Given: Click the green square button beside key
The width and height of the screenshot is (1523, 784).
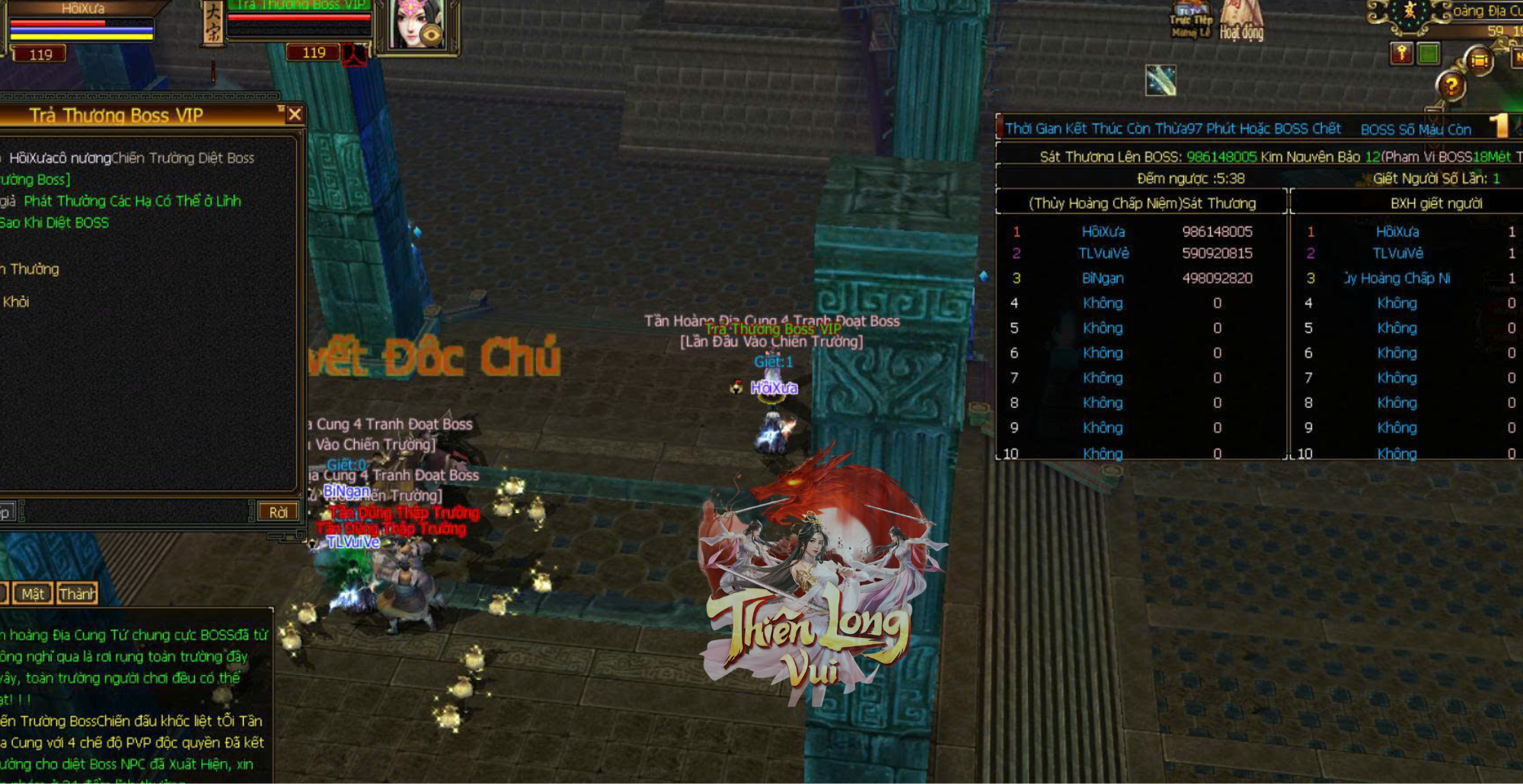Looking at the screenshot, I should (1428, 53).
